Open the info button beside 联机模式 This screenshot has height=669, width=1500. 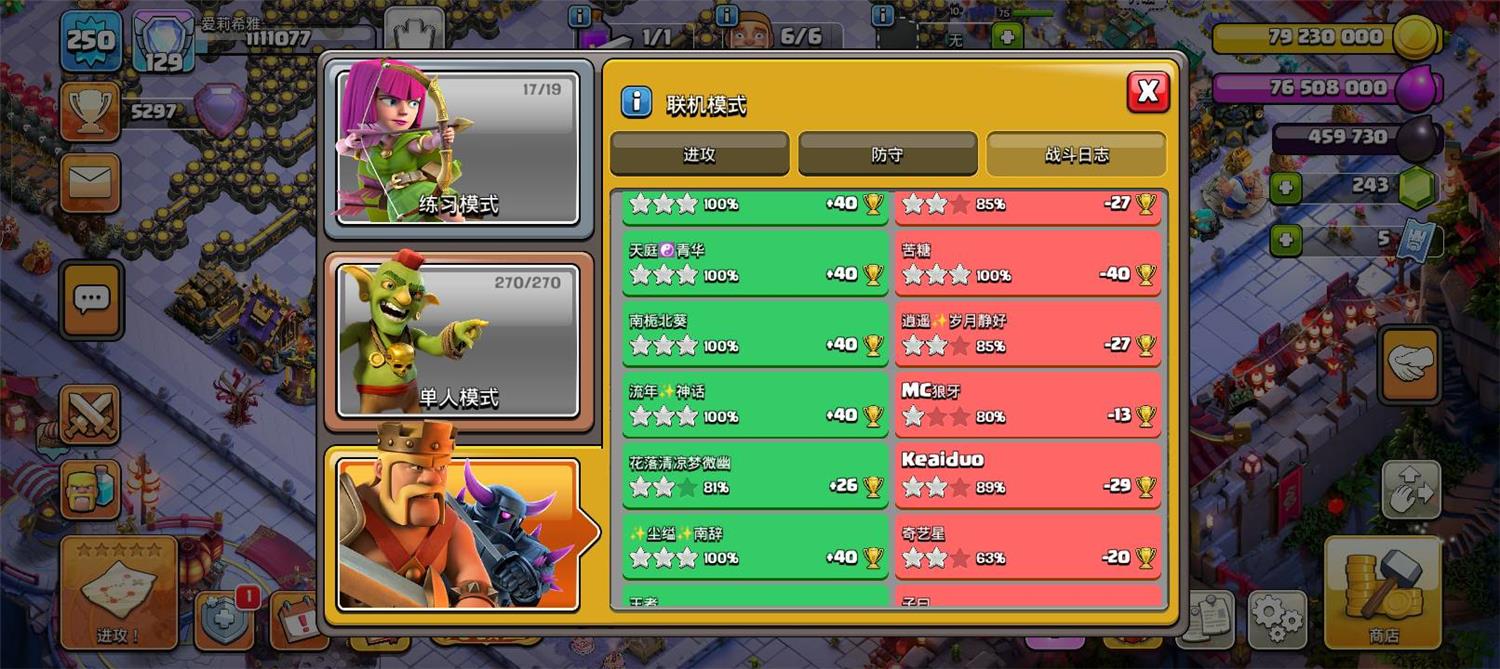pyautogui.click(x=636, y=102)
